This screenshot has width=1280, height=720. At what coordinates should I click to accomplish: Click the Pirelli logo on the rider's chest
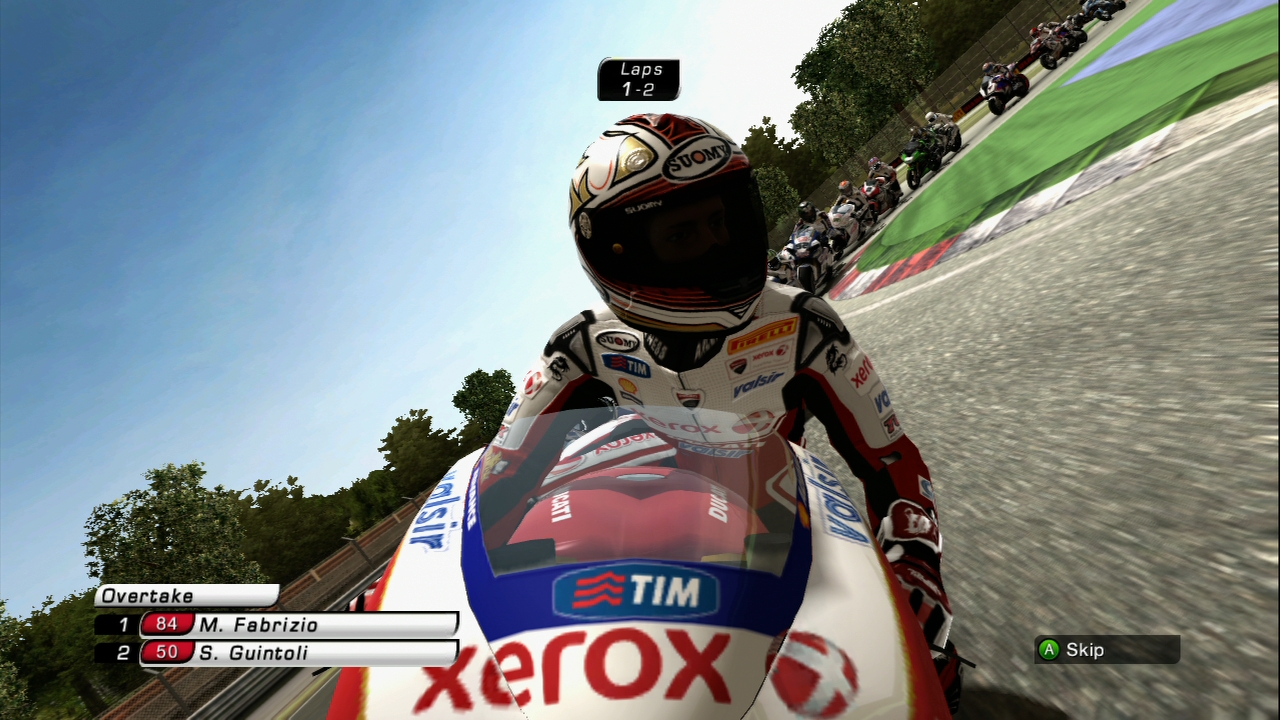(x=763, y=333)
